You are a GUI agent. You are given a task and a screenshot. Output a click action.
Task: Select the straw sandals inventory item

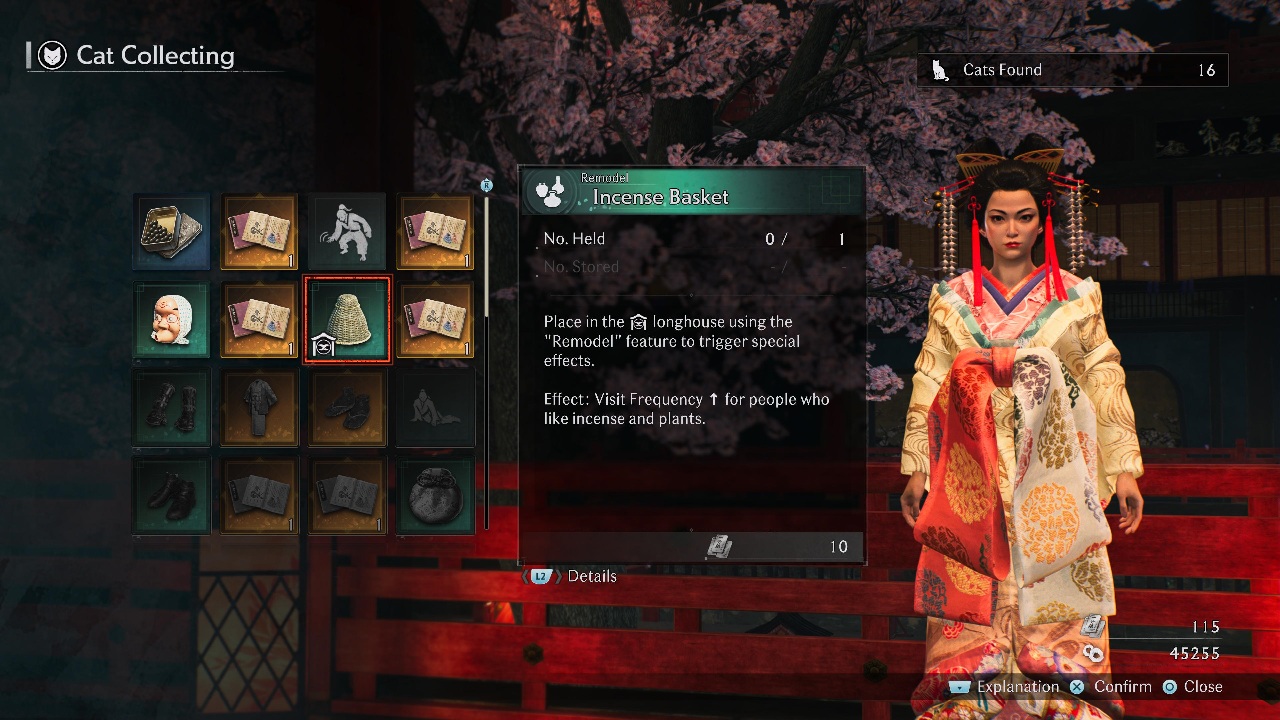[x=347, y=408]
